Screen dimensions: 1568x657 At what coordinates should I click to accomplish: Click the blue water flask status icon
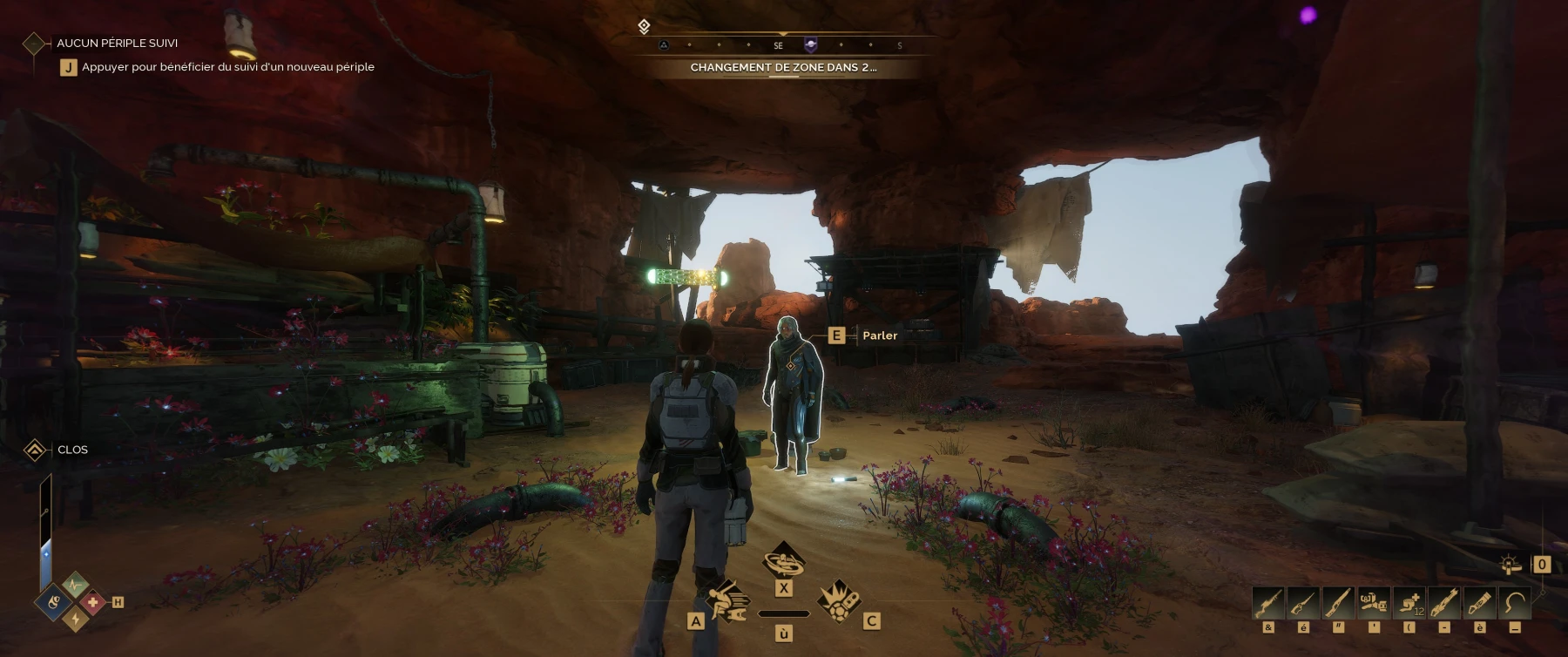click(55, 601)
